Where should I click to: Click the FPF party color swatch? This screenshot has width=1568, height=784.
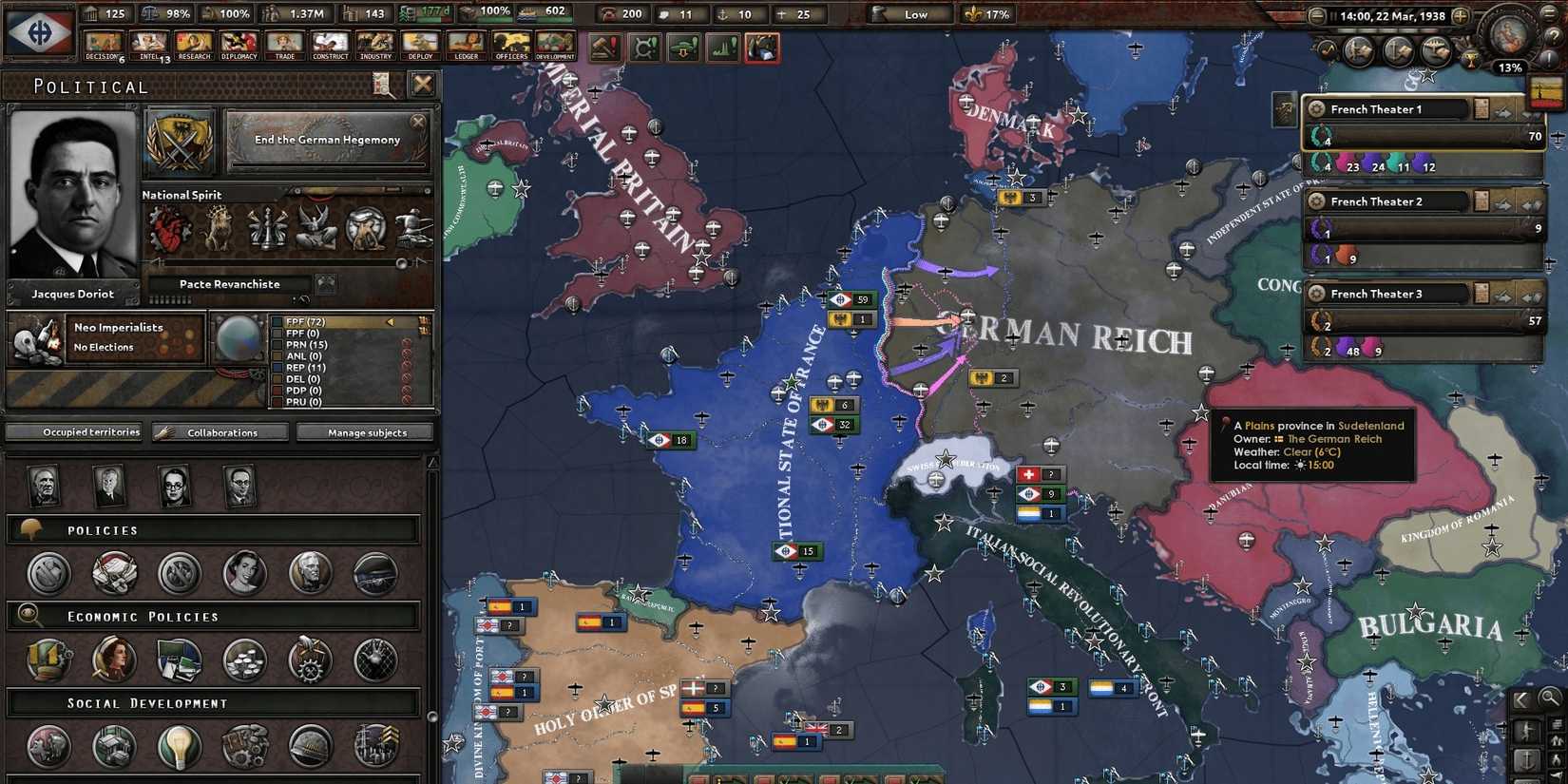click(x=278, y=321)
